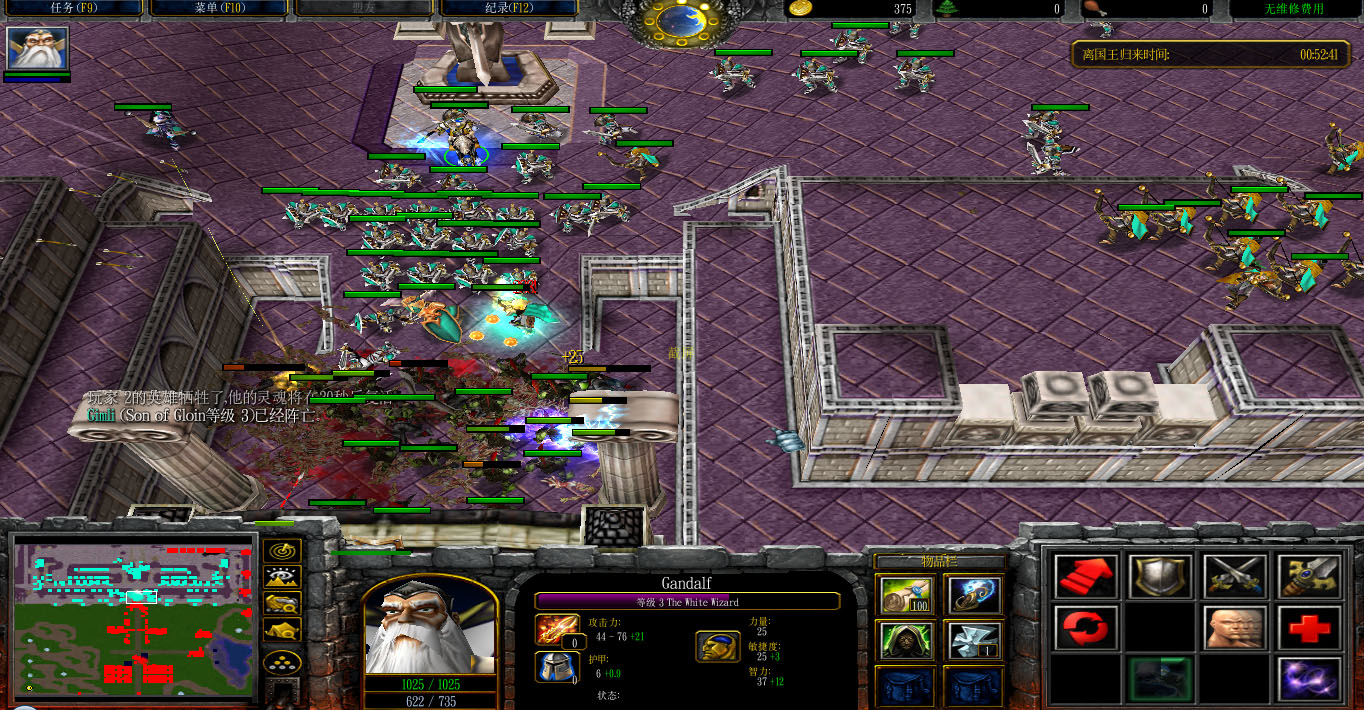Click Gandalf's large portrait
Viewport: 1364px width, 710px height.
click(429, 627)
